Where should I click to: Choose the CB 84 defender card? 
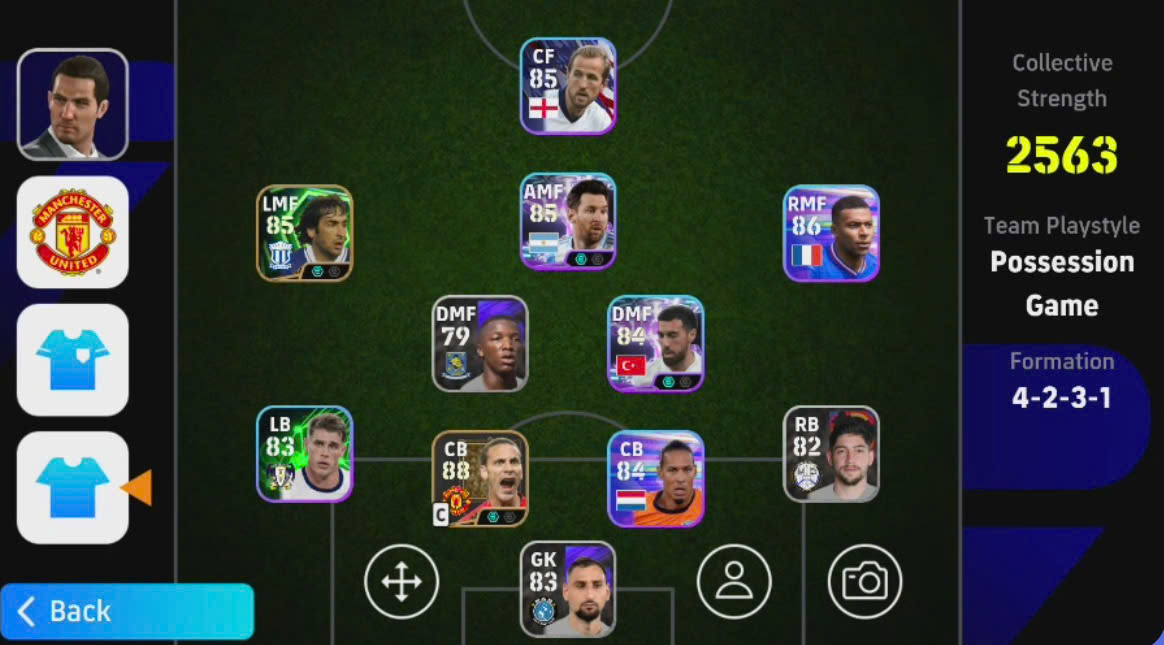click(656, 479)
